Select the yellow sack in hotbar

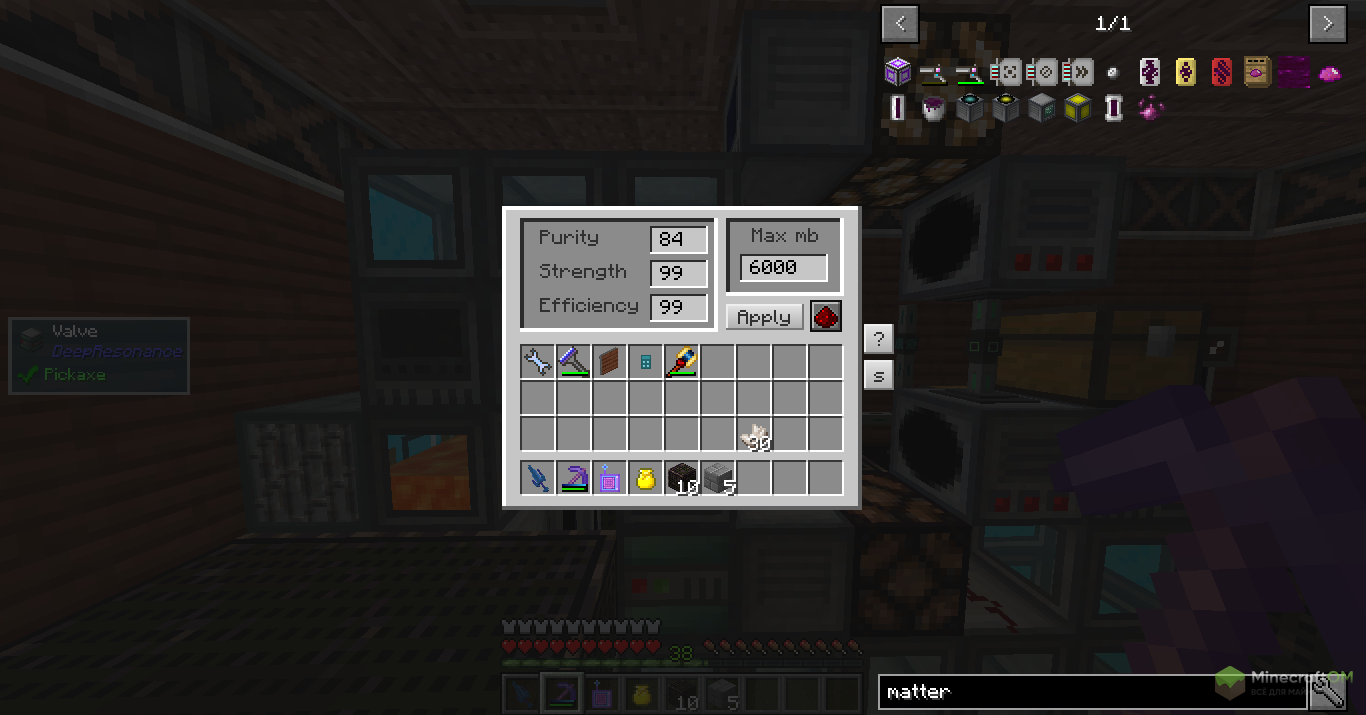coord(645,479)
